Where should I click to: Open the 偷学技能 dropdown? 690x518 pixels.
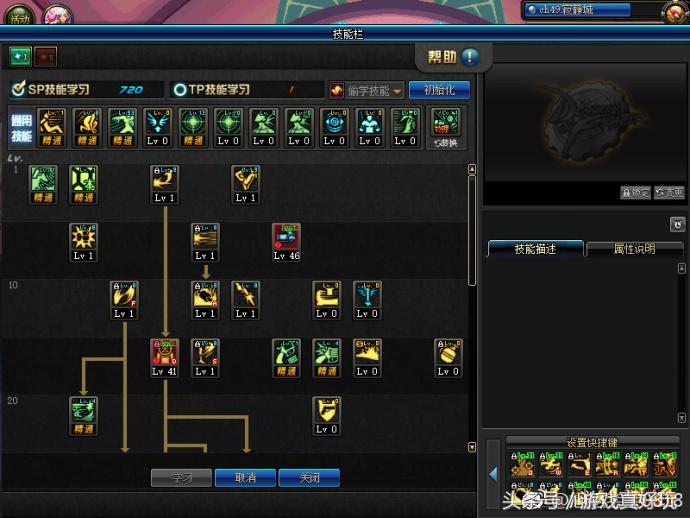point(366,90)
